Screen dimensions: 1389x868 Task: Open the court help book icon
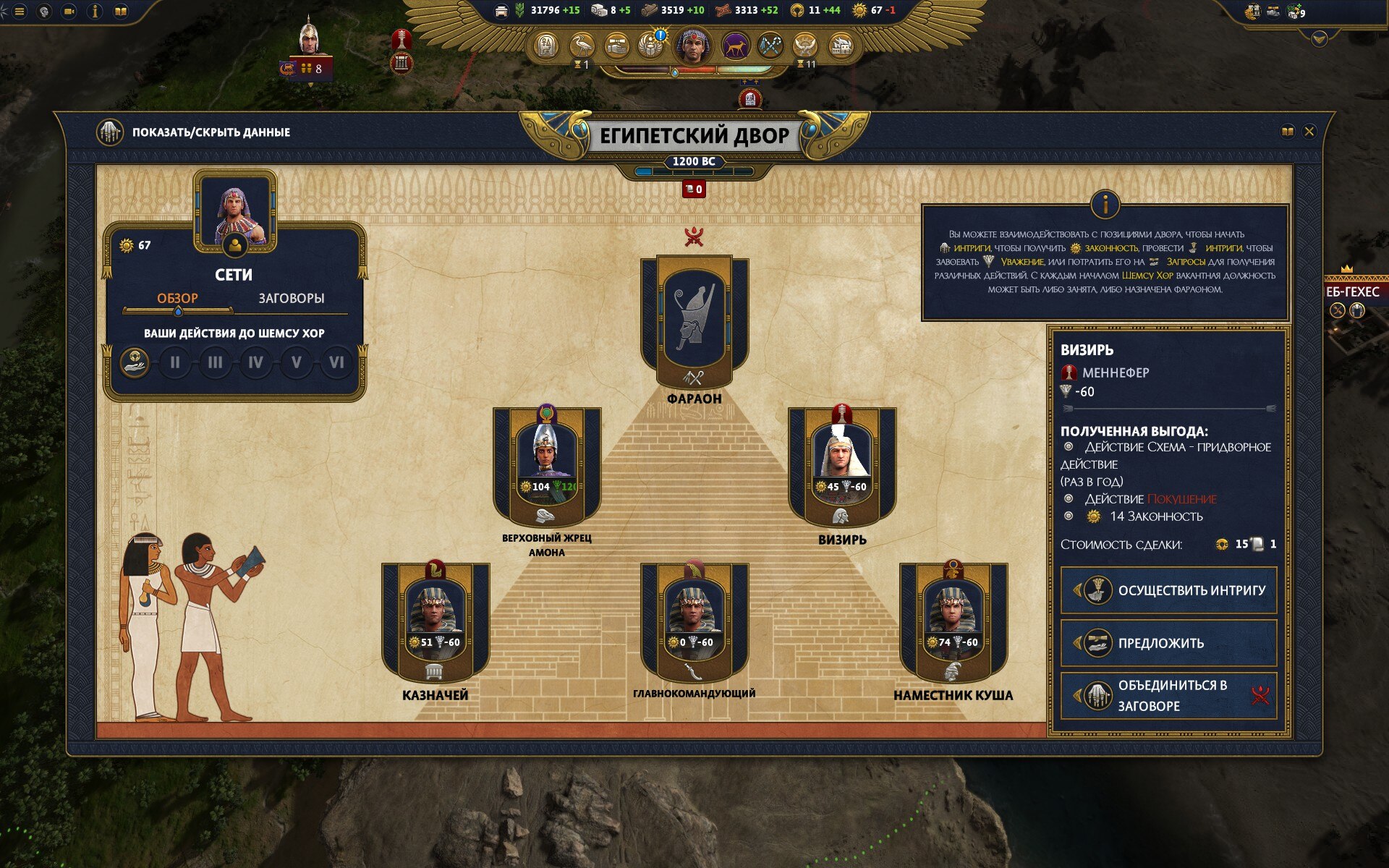(1287, 132)
